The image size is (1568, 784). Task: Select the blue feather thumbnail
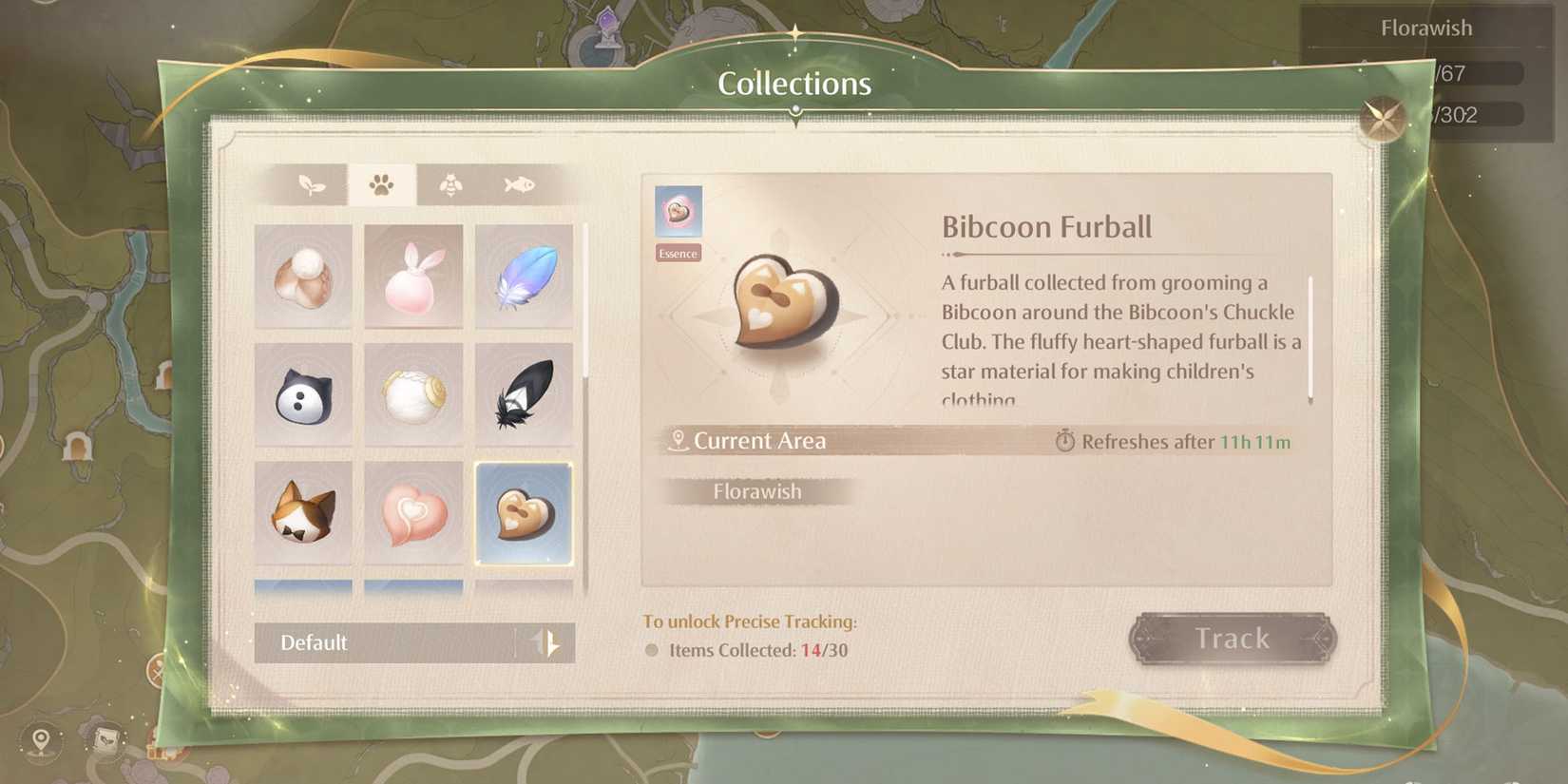pos(525,277)
